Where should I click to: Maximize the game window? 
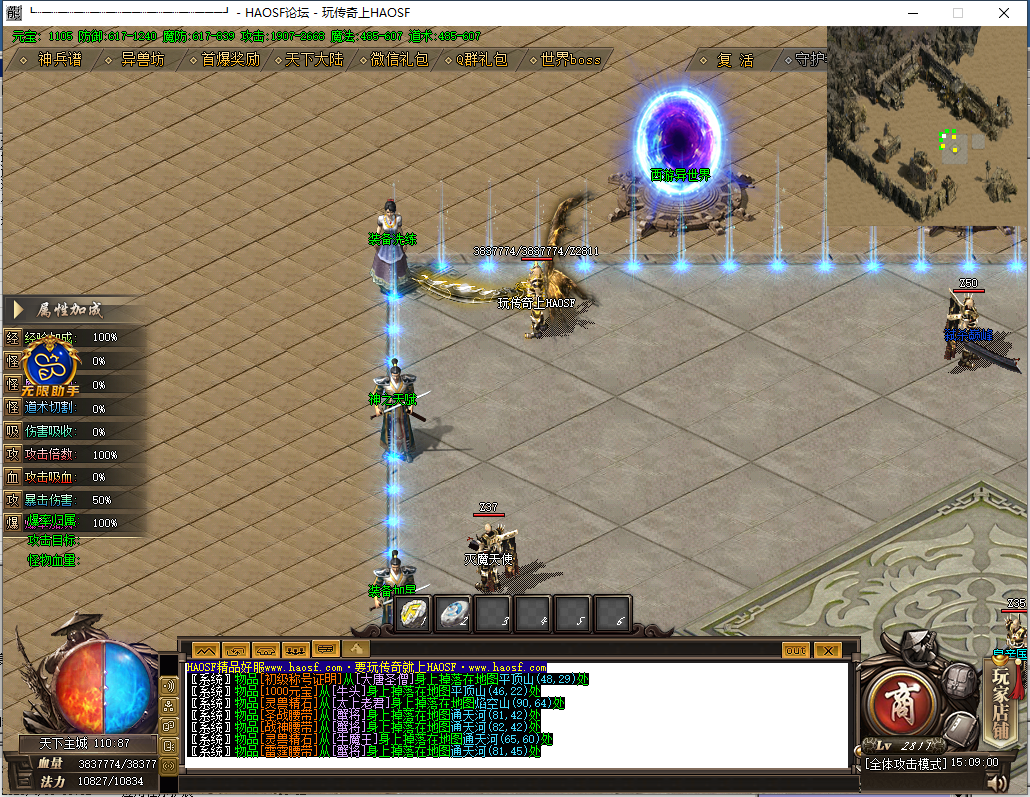pos(958,13)
